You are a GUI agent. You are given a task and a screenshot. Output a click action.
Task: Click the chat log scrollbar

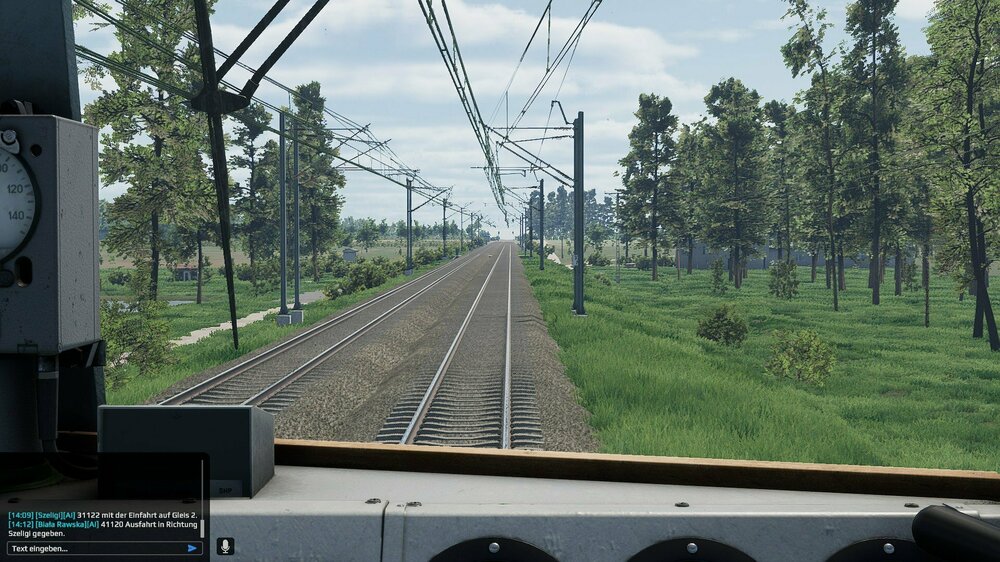point(203,526)
